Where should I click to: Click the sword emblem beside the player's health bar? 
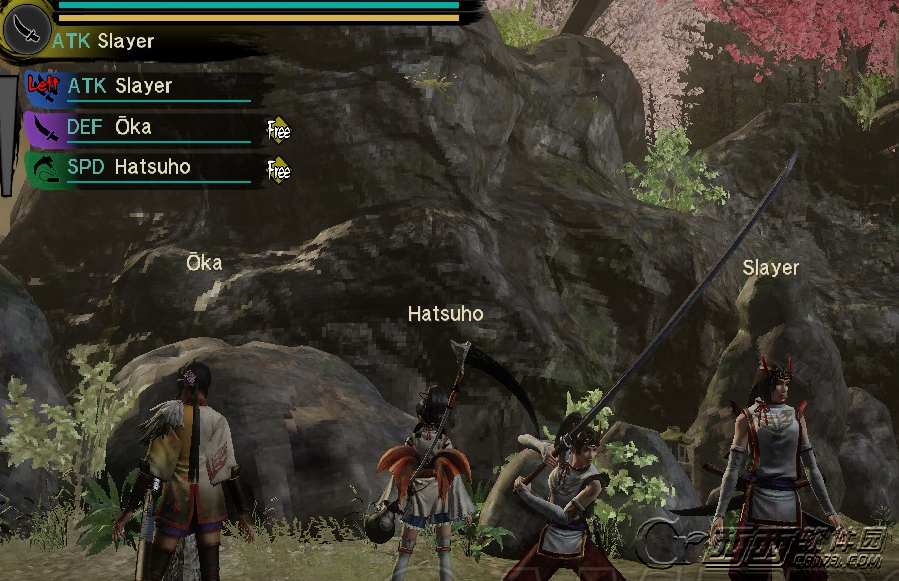[27, 30]
